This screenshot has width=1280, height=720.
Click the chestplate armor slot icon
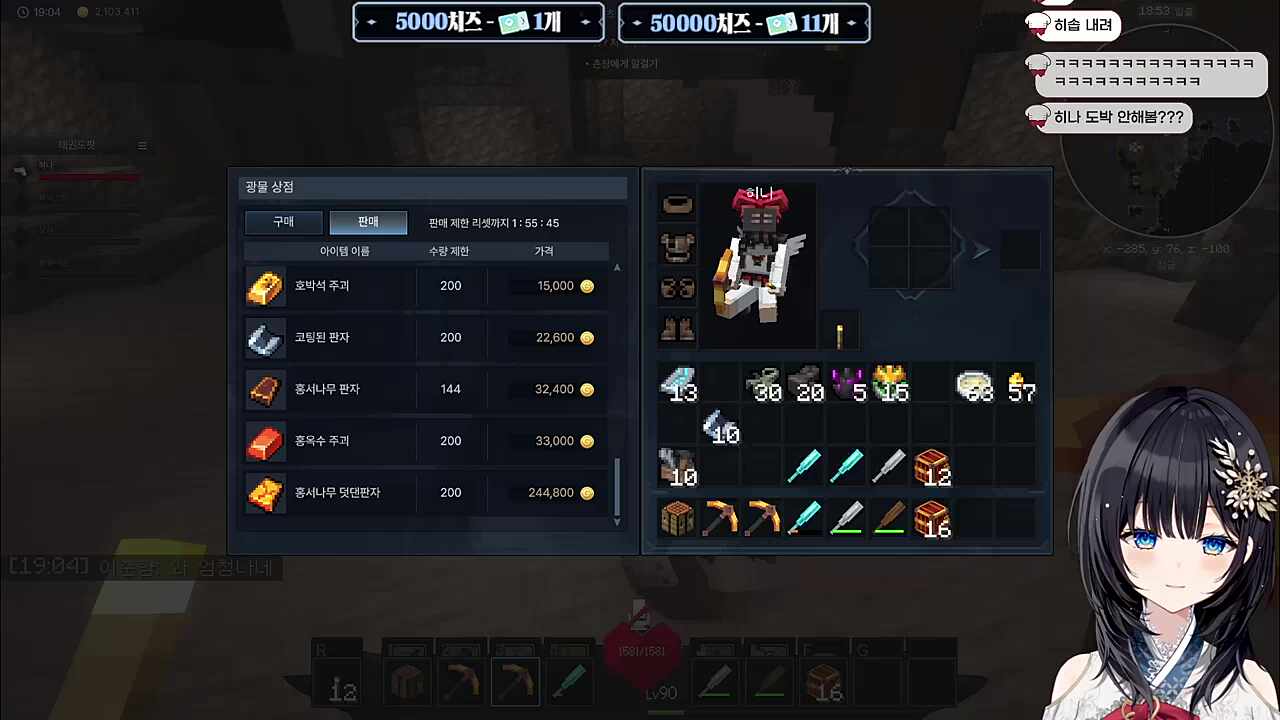click(x=678, y=246)
